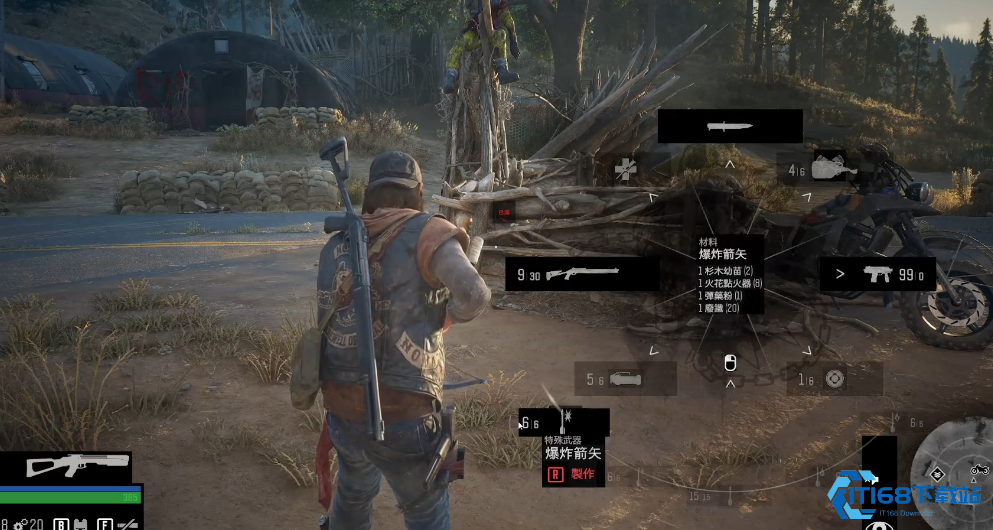The height and width of the screenshot is (530, 993).
Task: Click the equipped crossbow icon in the HUD
Action: click(77, 465)
